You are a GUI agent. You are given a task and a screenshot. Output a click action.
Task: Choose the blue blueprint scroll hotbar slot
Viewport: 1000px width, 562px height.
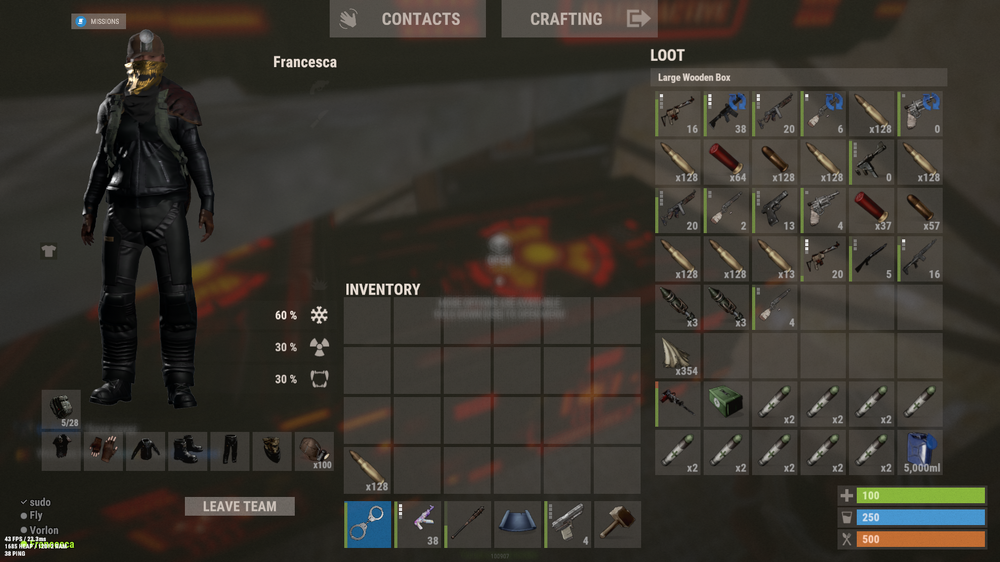click(x=518, y=525)
